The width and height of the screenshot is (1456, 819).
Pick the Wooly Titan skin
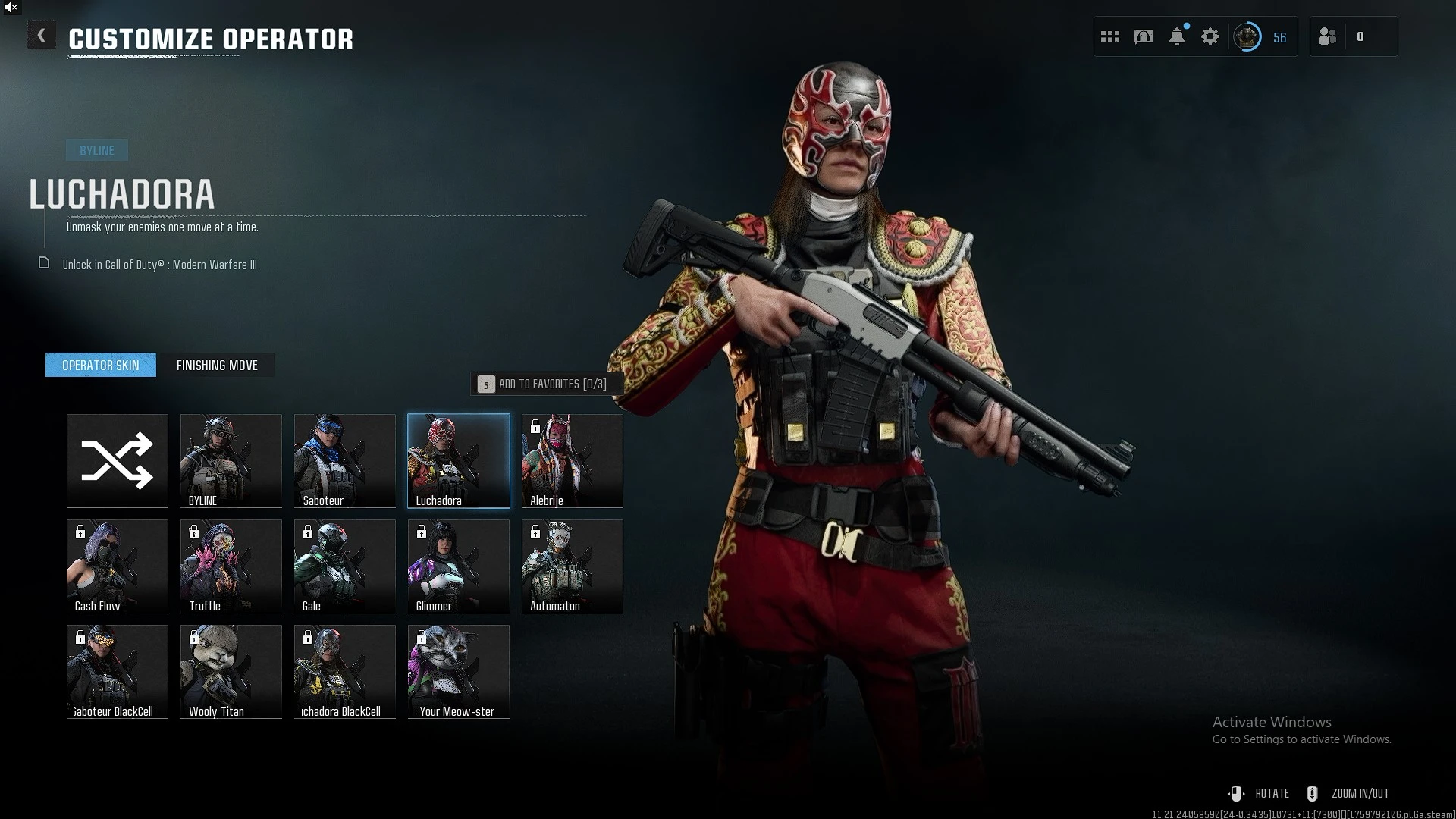tap(231, 671)
